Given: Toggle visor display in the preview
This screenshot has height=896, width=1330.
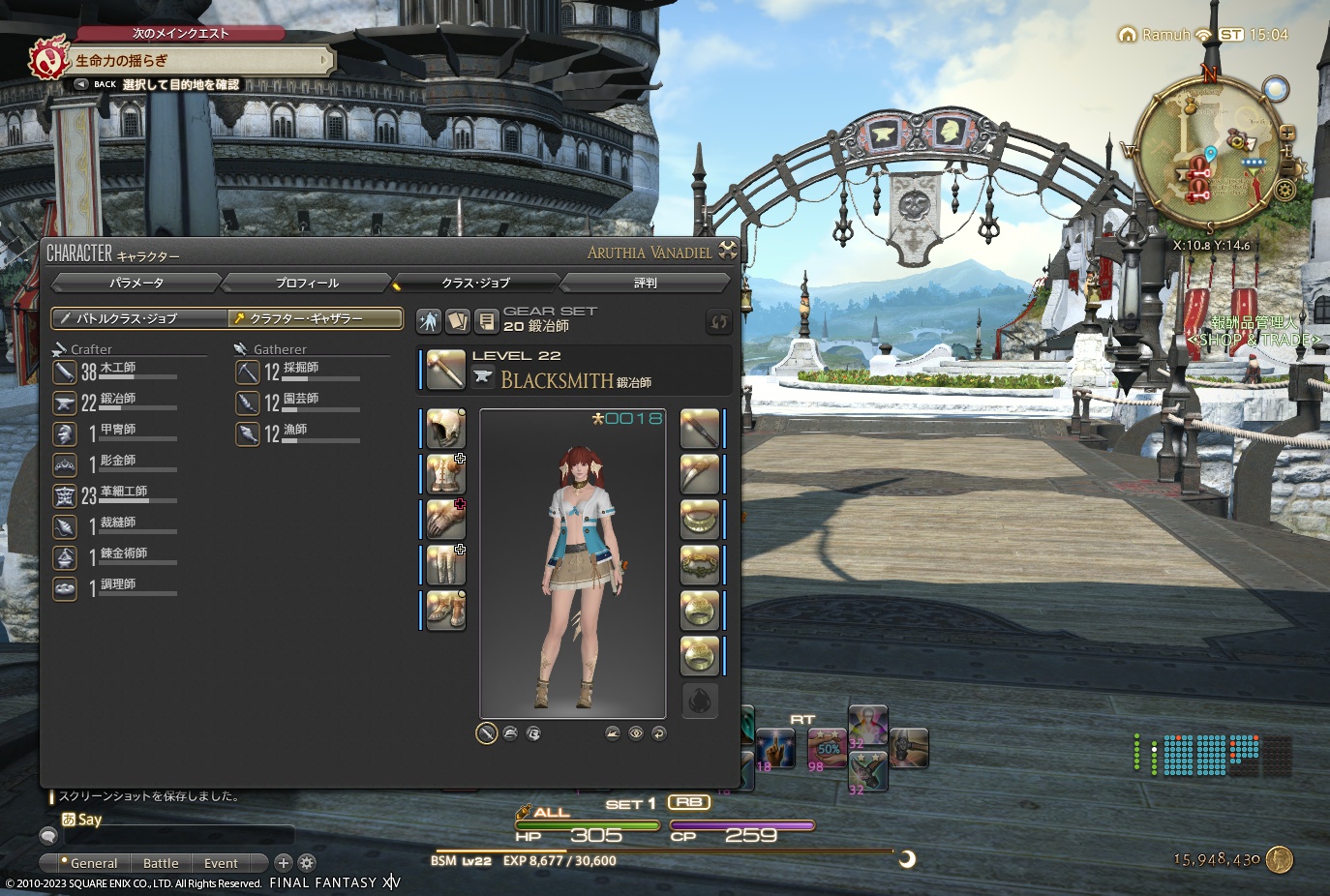Looking at the screenshot, I should click(533, 733).
